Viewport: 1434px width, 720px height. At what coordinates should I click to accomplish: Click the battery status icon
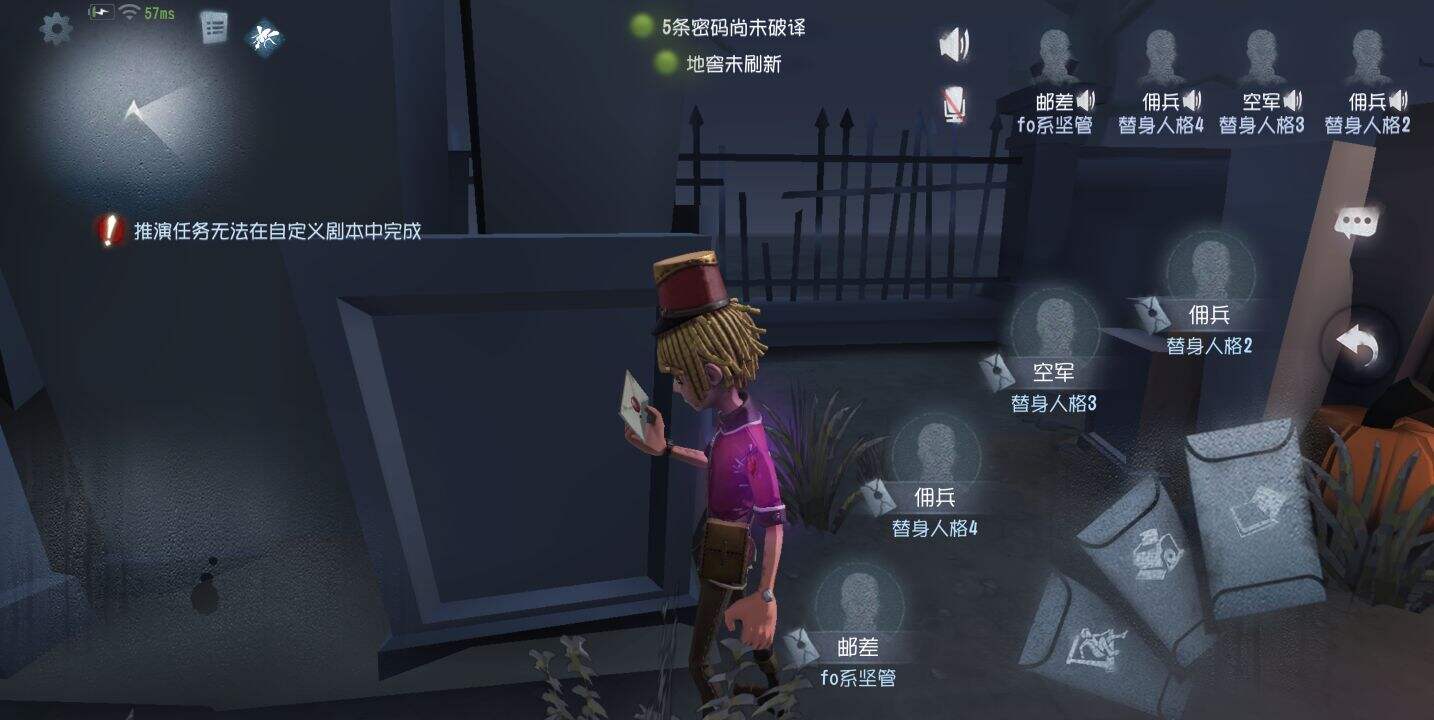(100, 12)
